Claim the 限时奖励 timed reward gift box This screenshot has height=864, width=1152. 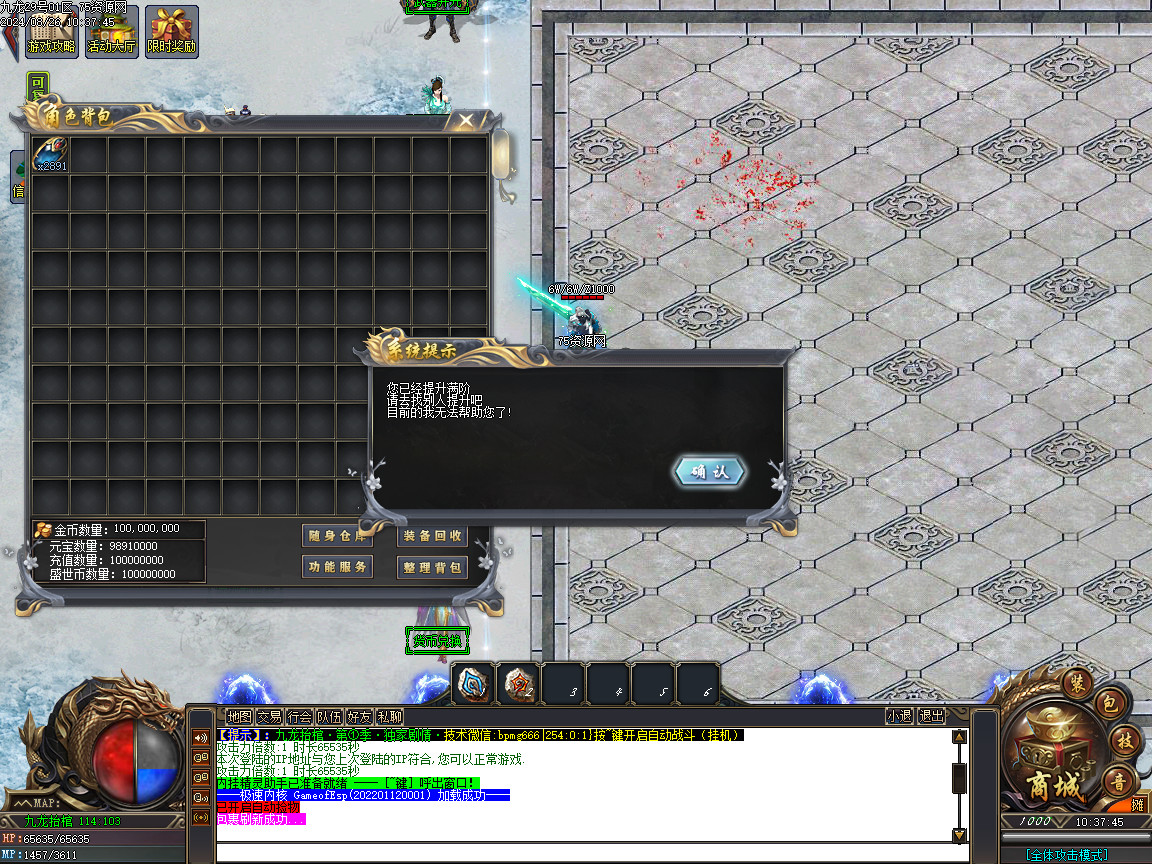tap(172, 30)
